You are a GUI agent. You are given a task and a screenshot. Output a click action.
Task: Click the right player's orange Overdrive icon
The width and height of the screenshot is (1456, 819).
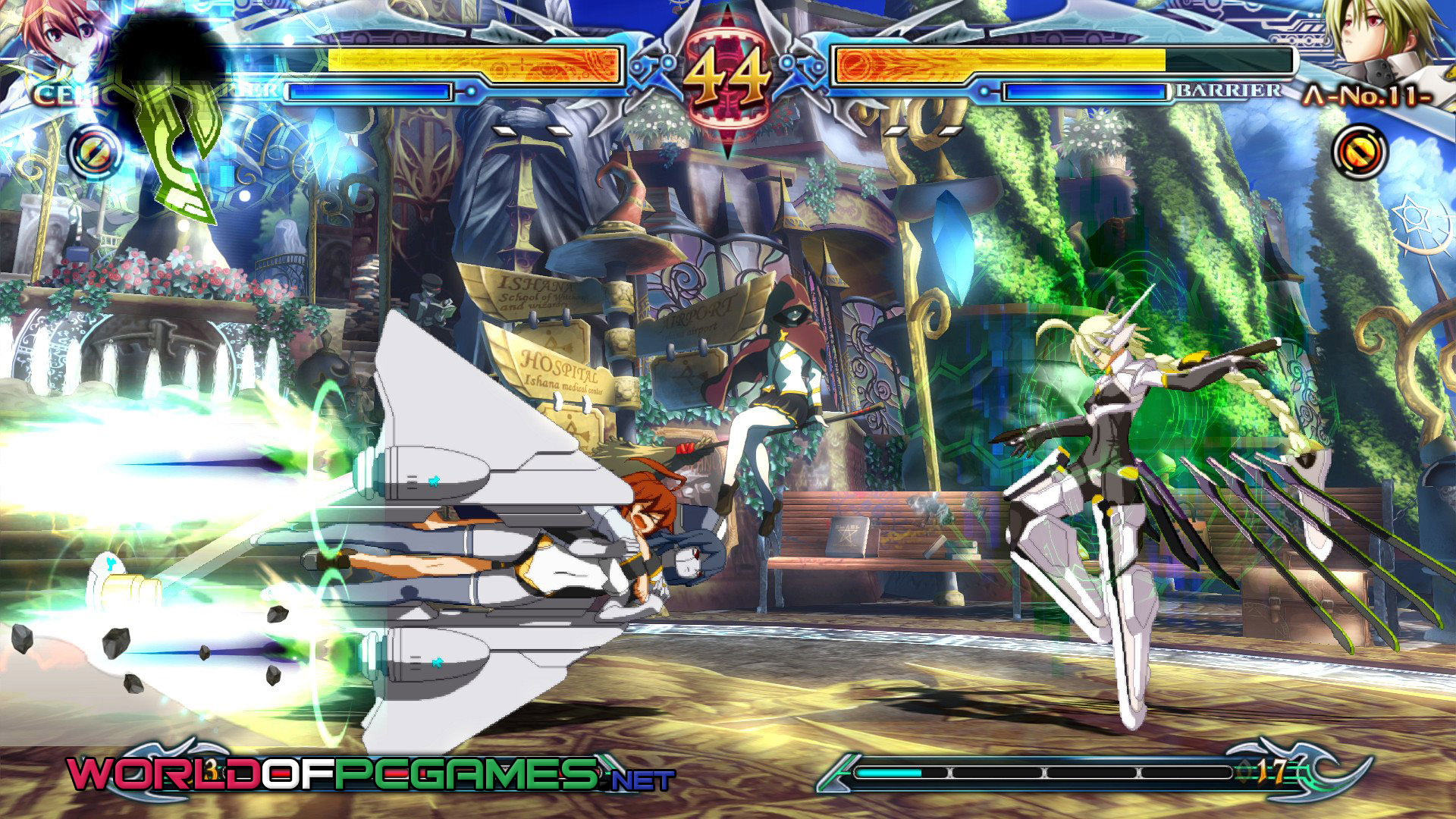[1360, 152]
